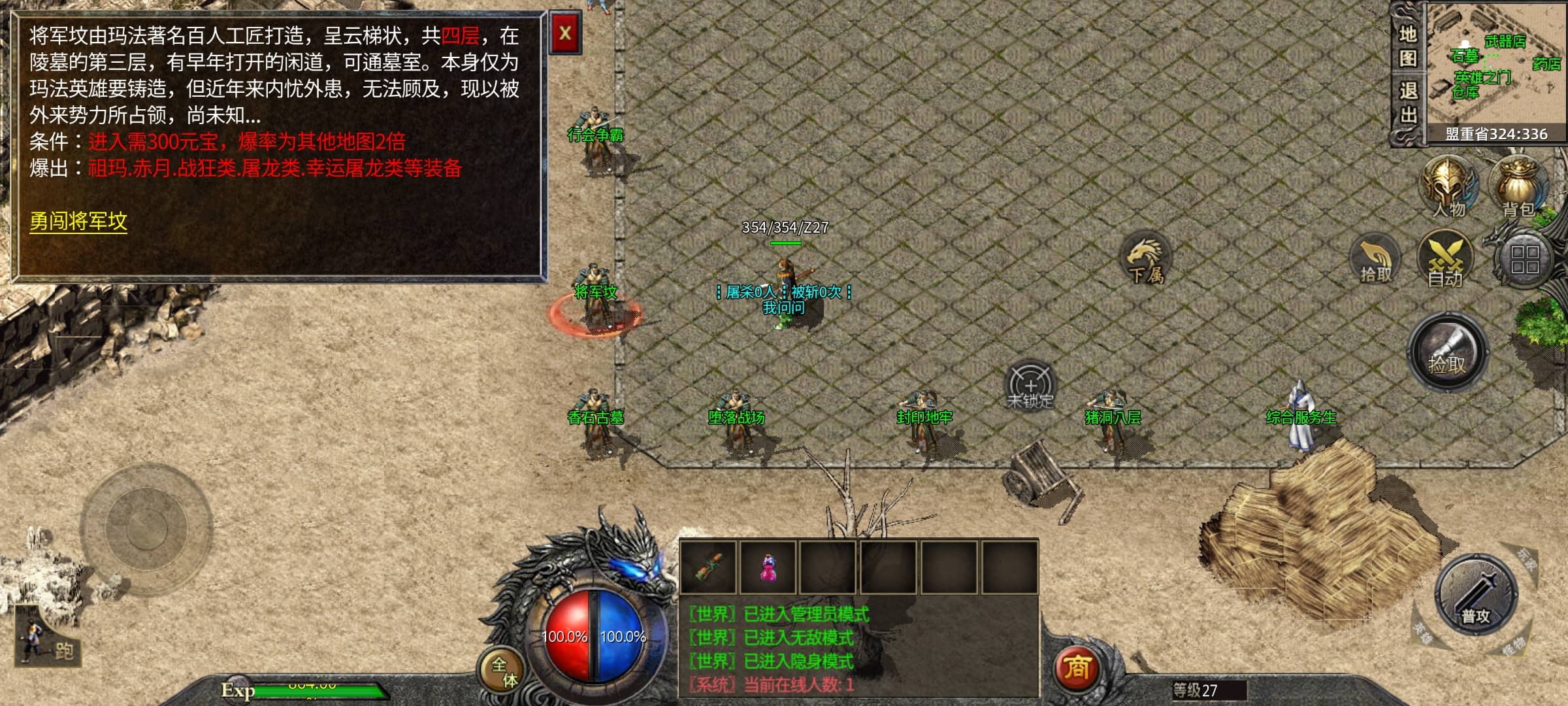Use the pink potion hotbar slot

[x=768, y=567]
